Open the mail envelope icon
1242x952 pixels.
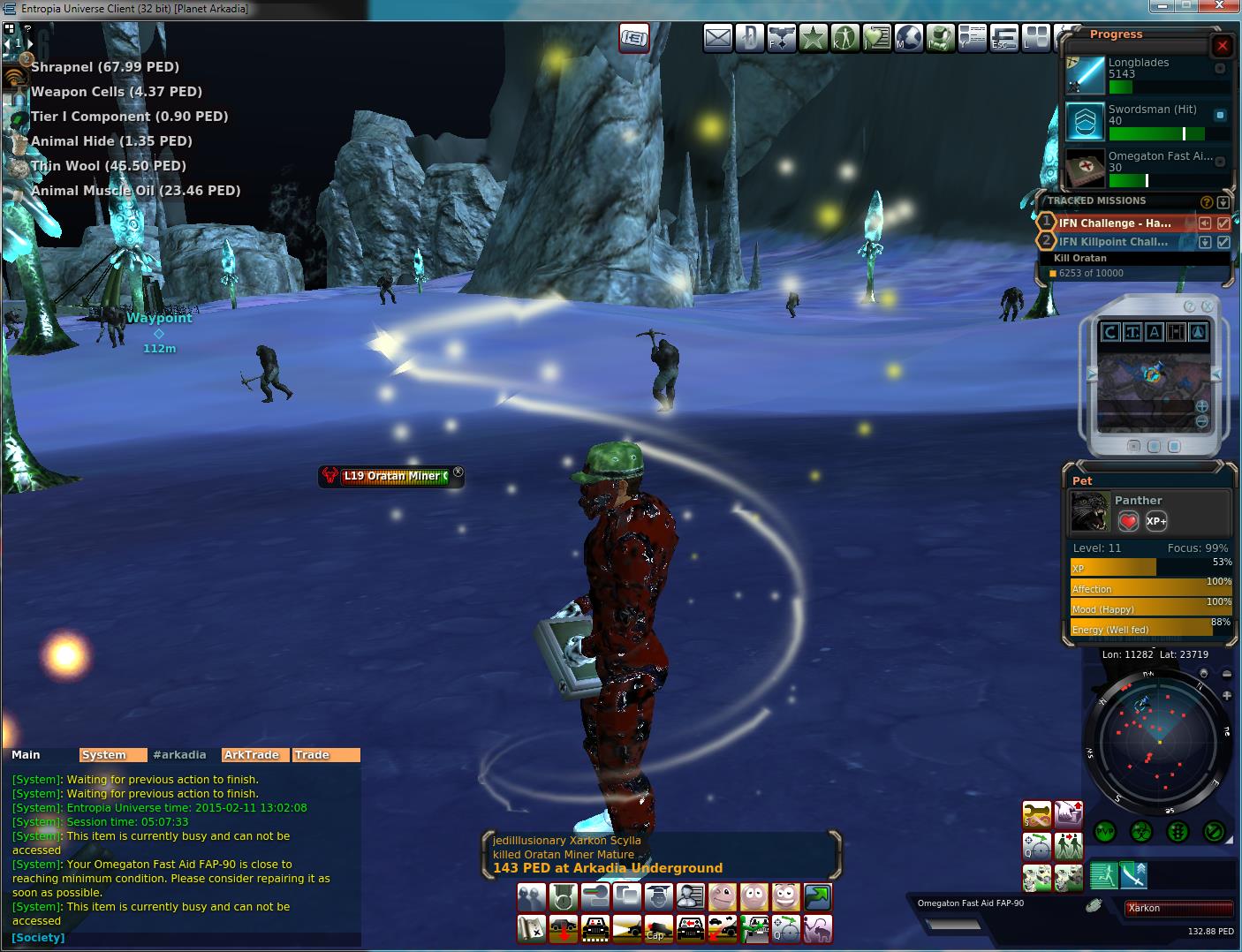point(718,38)
